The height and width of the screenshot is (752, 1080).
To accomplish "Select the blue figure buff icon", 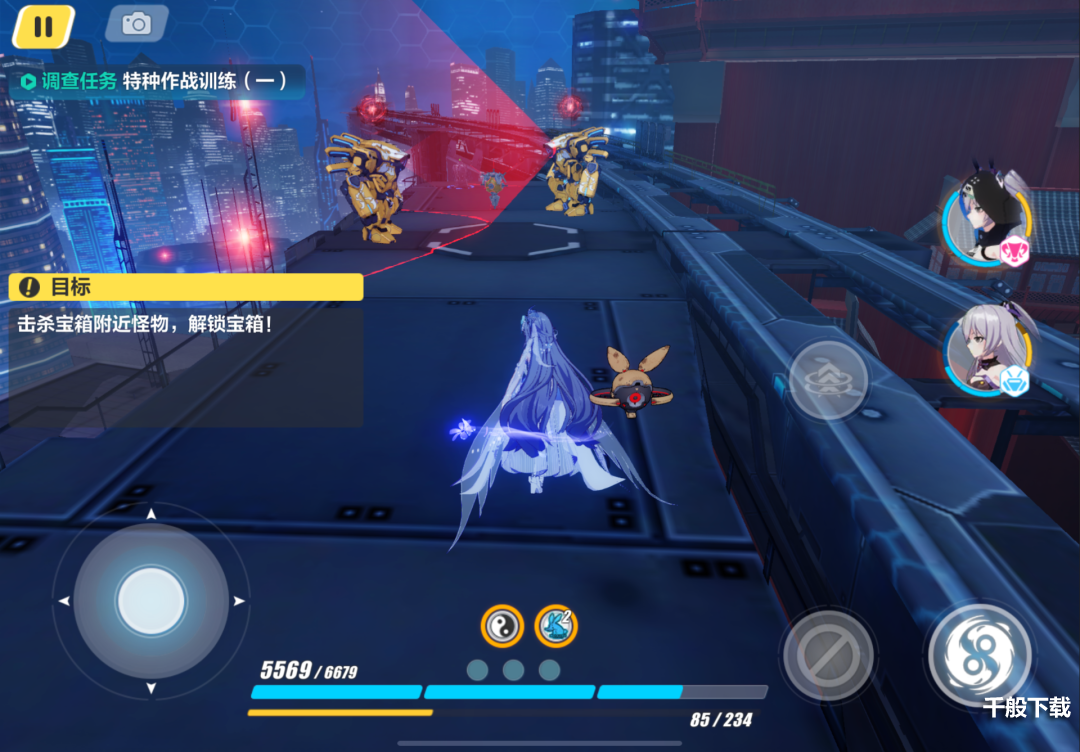I will tap(556, 626).
